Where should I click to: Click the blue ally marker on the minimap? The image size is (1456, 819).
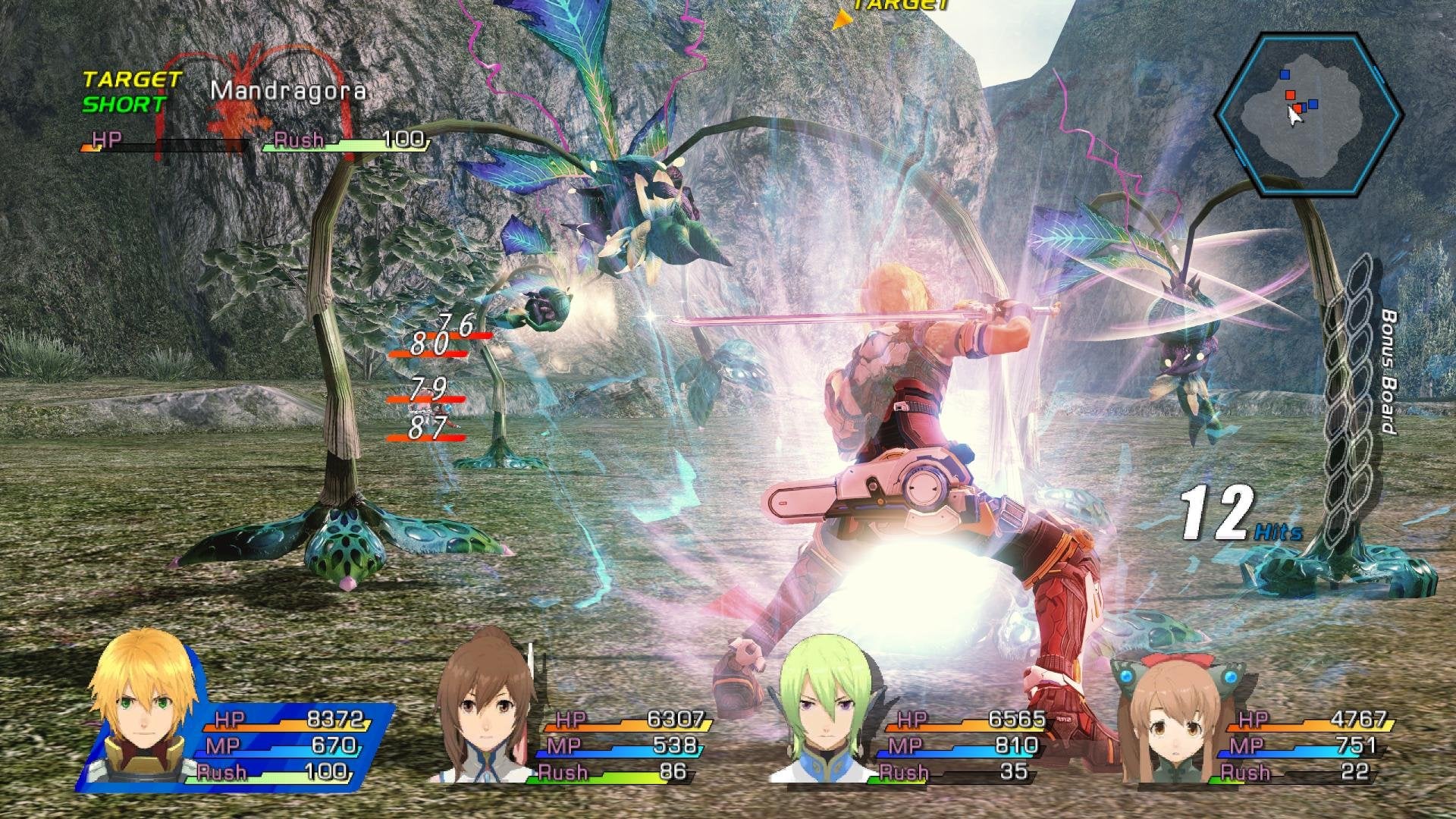1284,74
